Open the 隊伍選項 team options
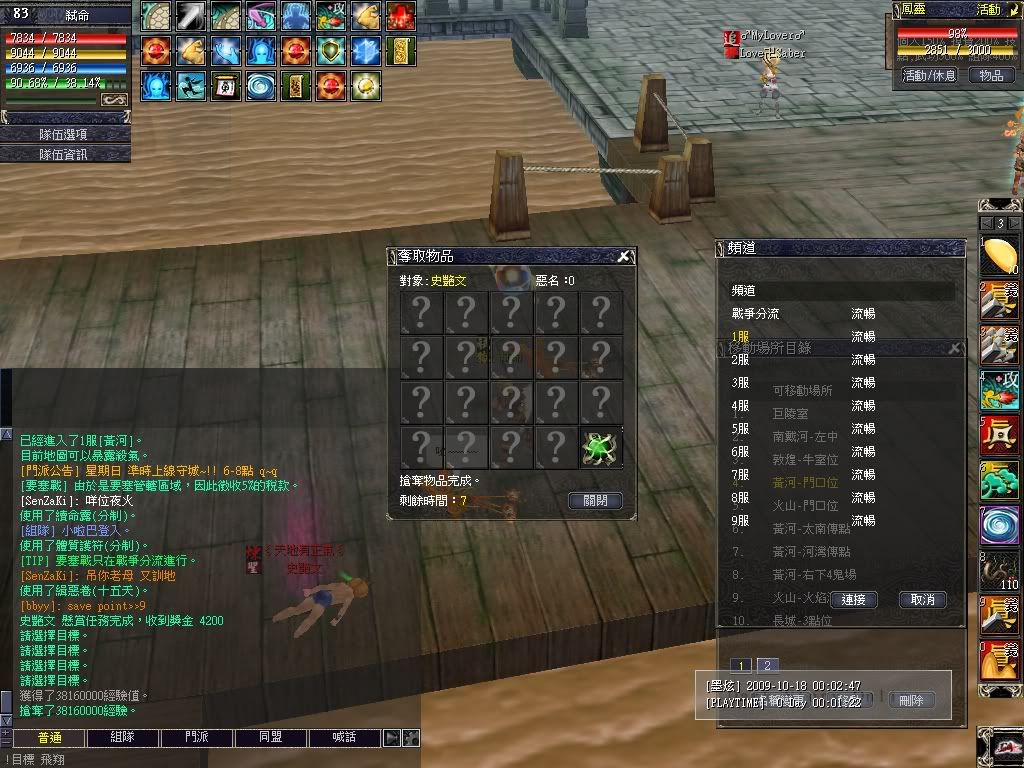Image resolution: width=1024 pixels, height=768 pixels. pos(65,134)
